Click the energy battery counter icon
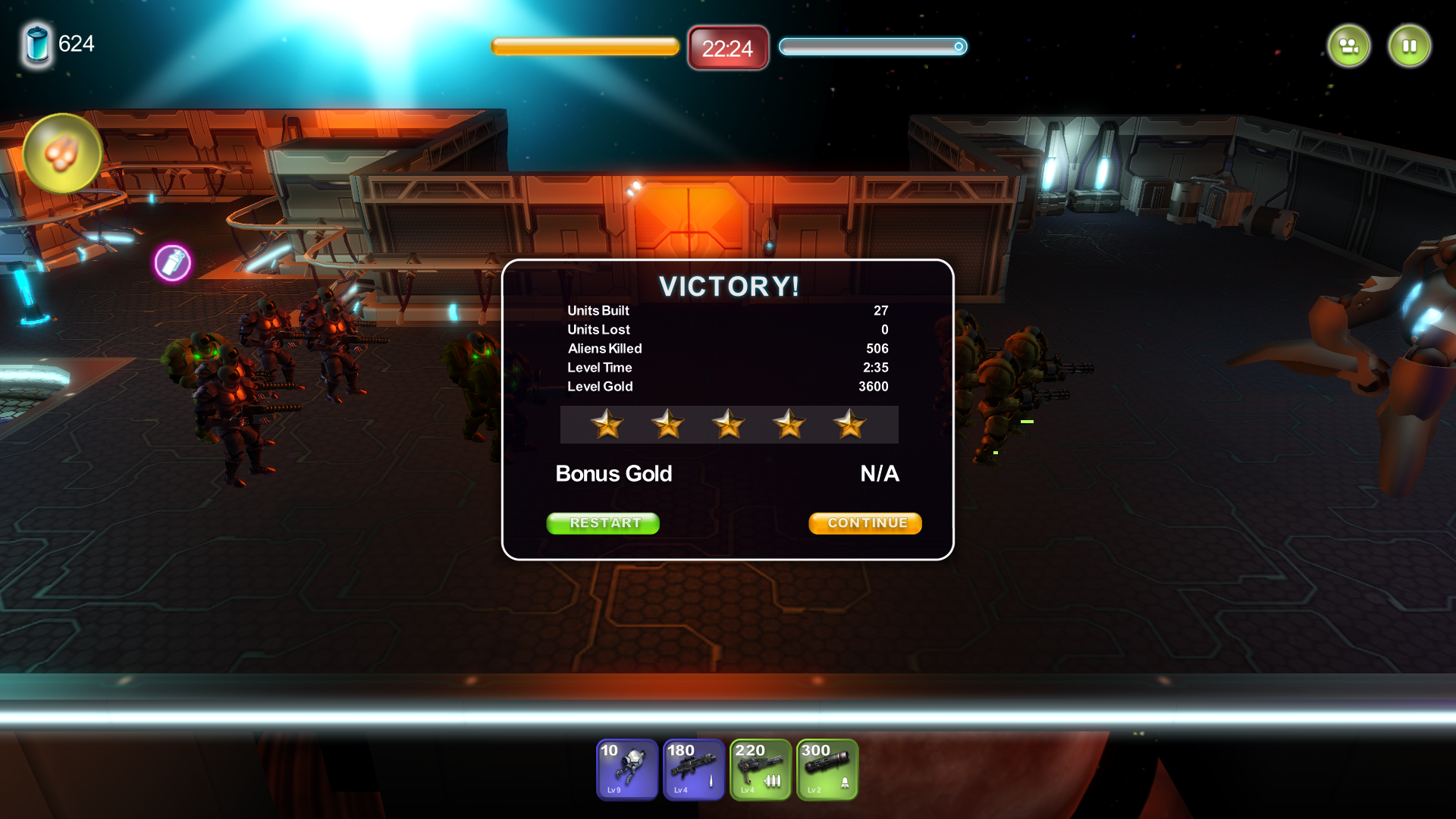This screenshot has width=1456, height=819. (x=36, y=45)
